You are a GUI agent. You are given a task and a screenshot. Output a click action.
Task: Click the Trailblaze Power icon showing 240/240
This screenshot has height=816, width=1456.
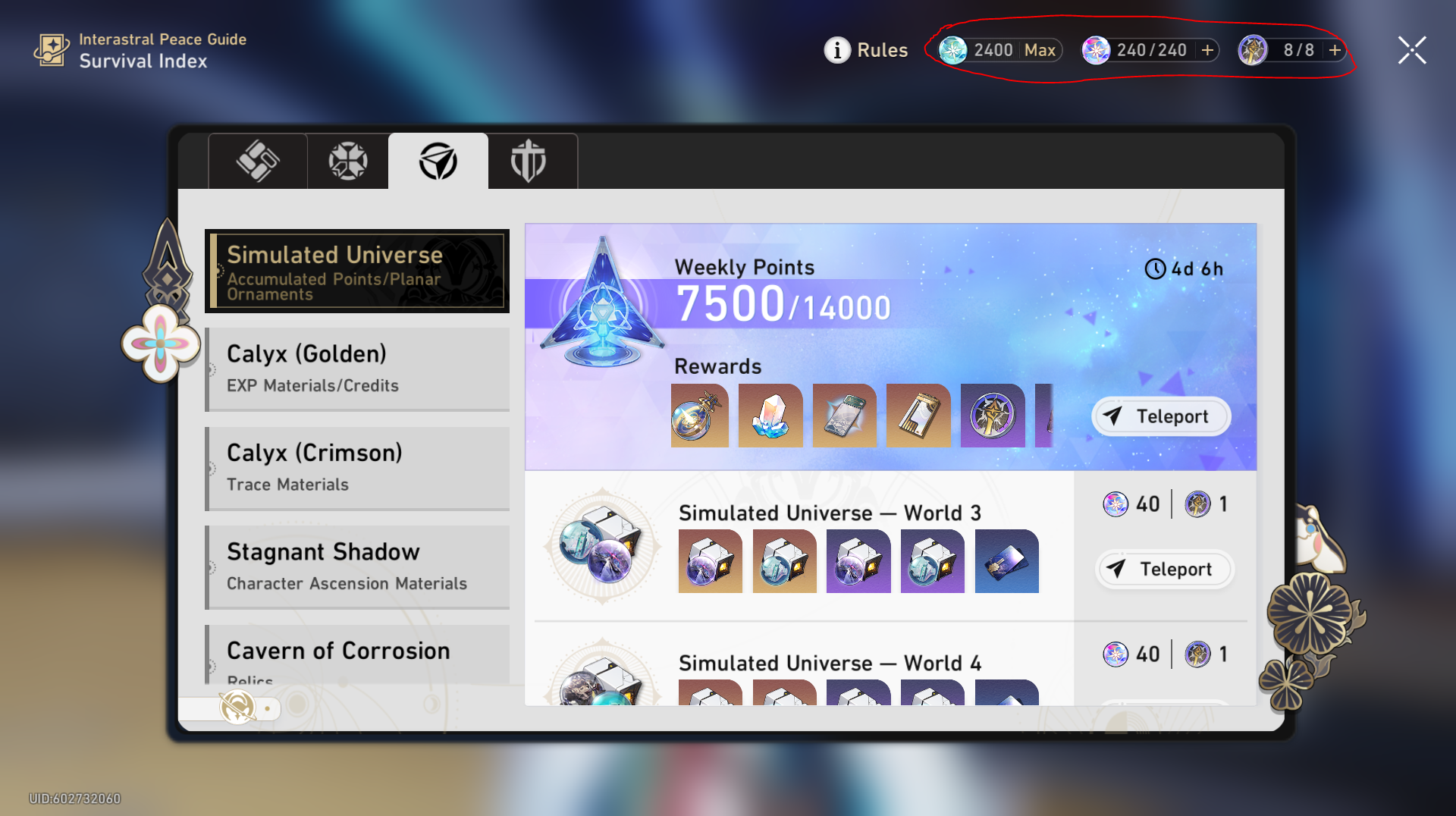1097,50
